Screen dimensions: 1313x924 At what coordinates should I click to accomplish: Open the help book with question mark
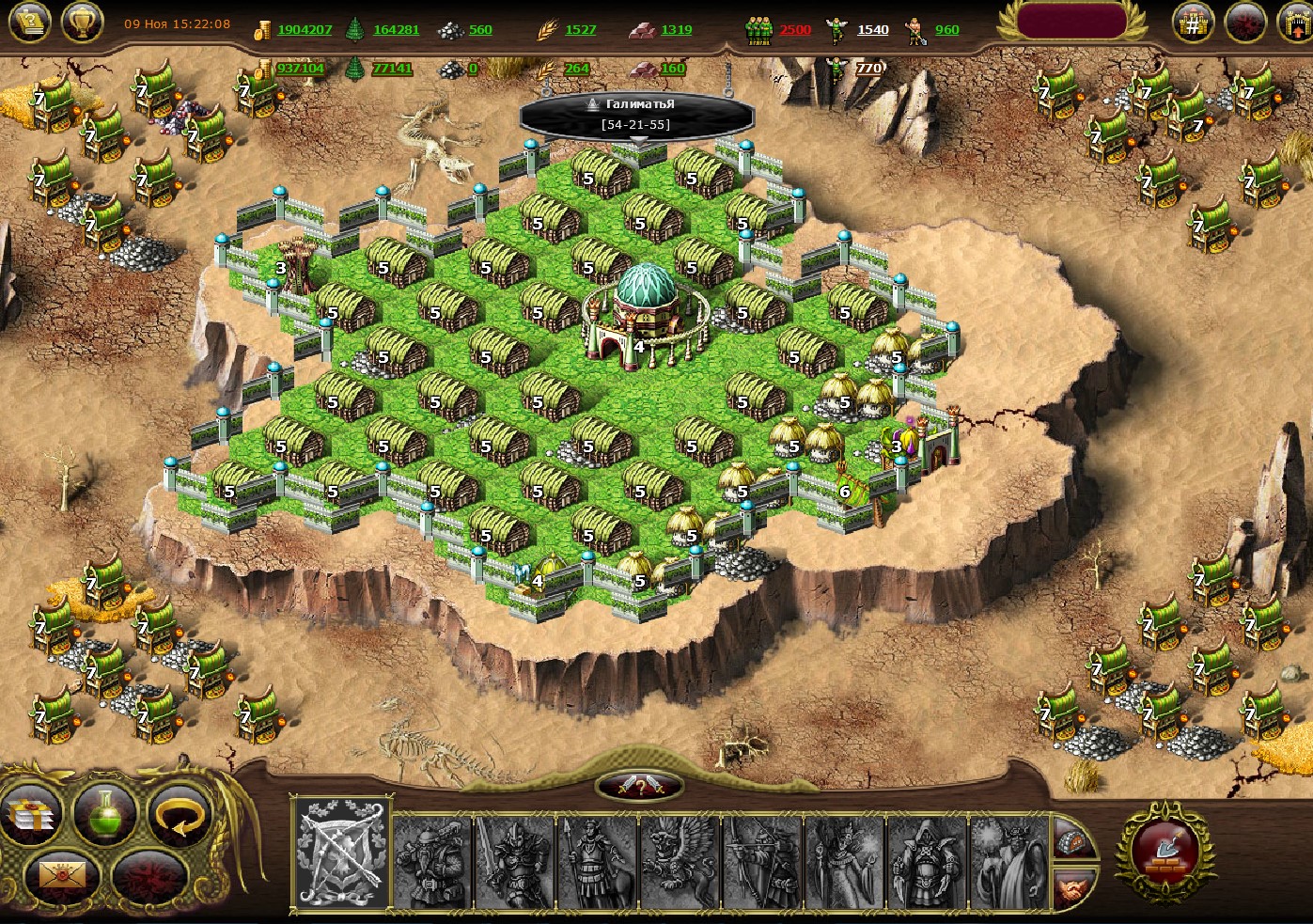29,22
